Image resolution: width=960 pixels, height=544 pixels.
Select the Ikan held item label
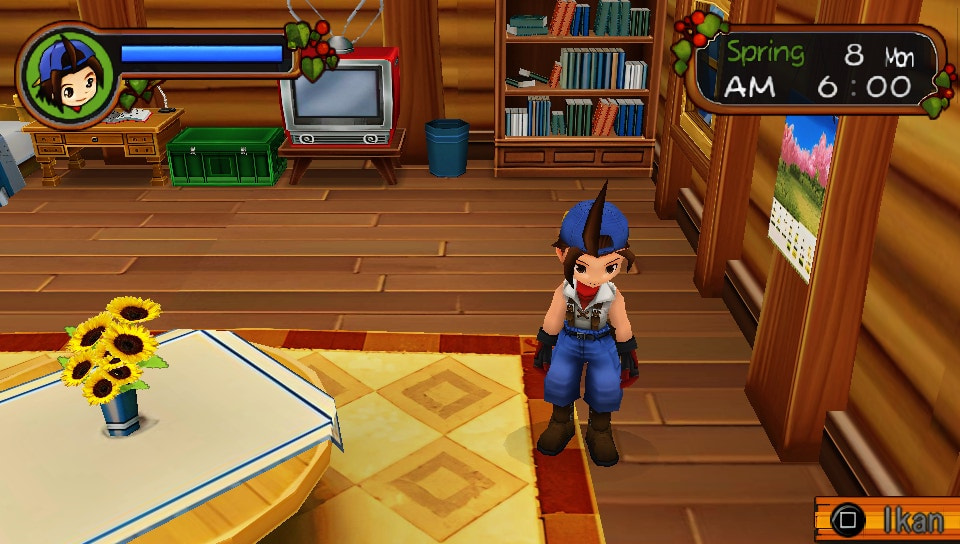click(912, 521)
